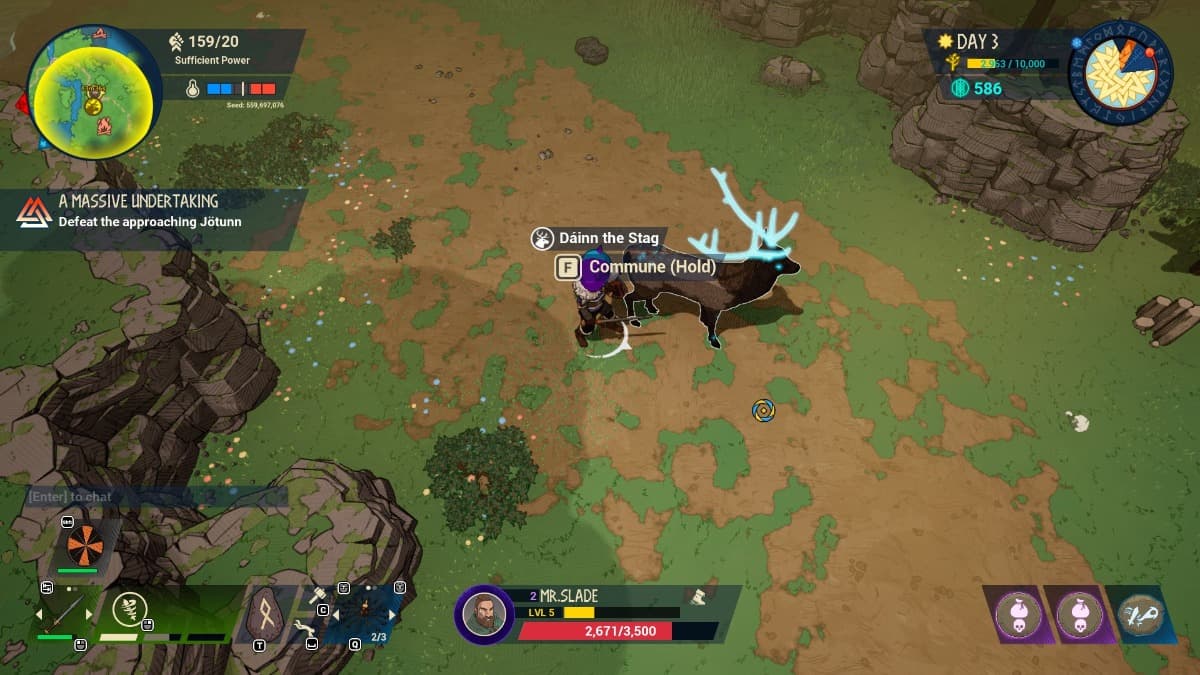Open the A Massive Undertaking quest tracker
This screenshot has height=675, width=1200.
(x=150, y=210)
